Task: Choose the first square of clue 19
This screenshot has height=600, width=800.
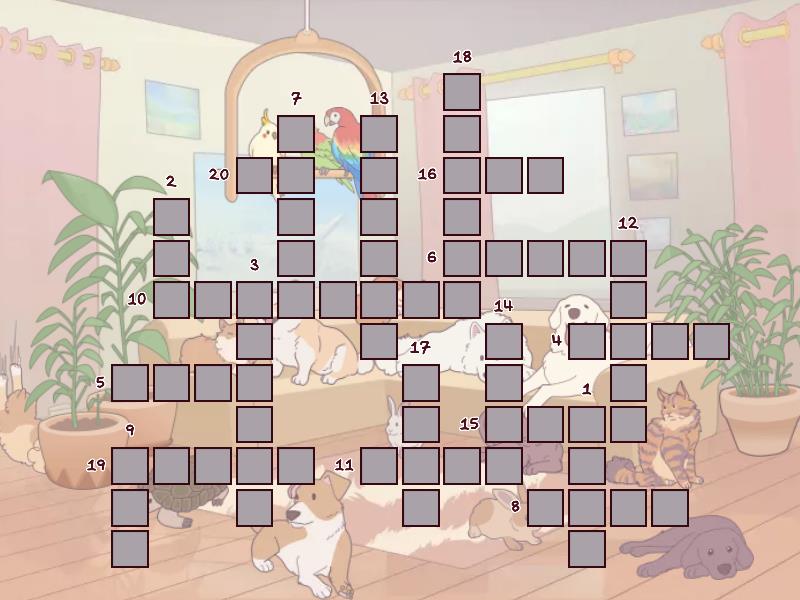Action: click(x=130, y=465)
